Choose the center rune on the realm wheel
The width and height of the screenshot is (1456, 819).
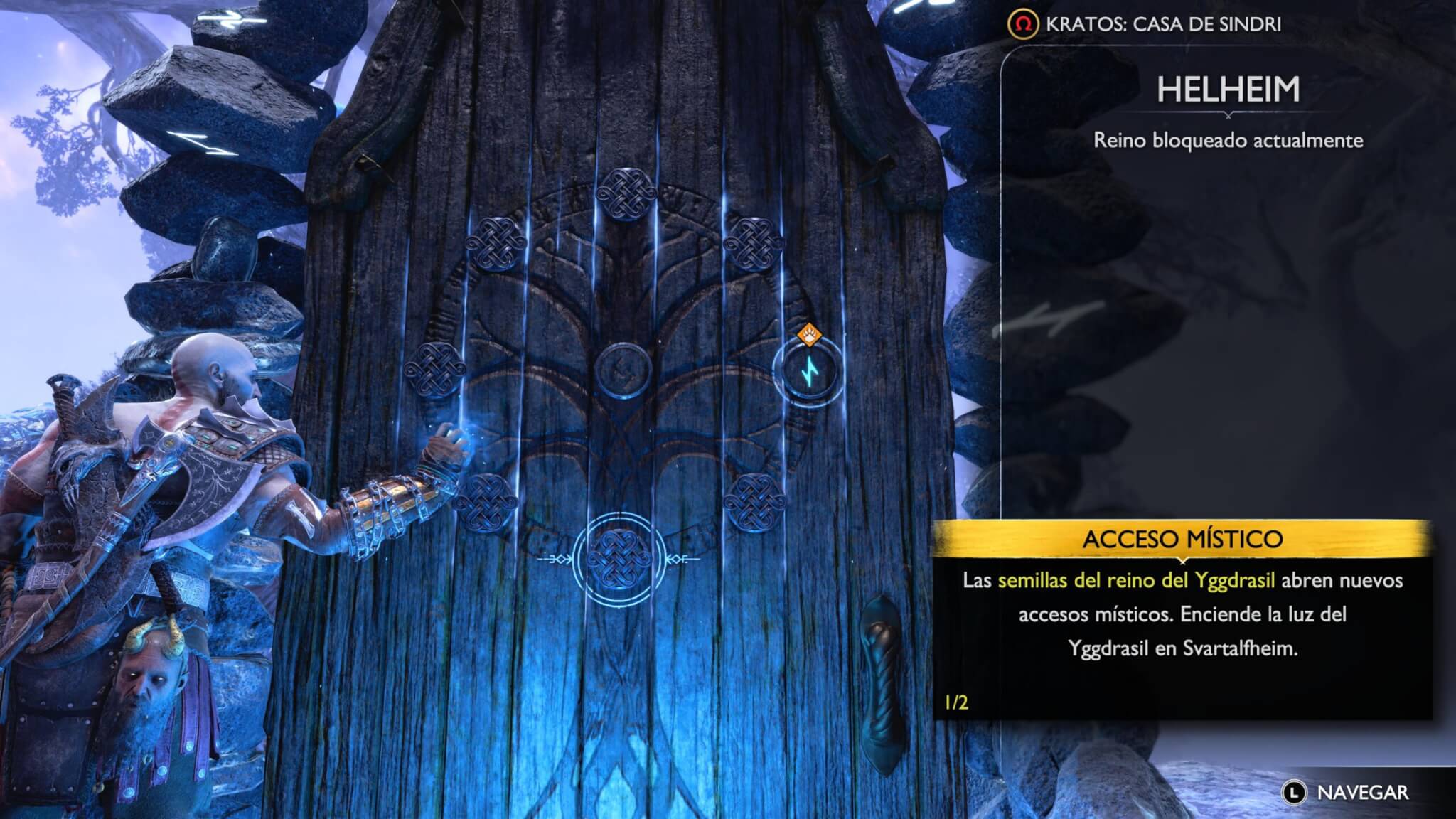tap(623, 370)
